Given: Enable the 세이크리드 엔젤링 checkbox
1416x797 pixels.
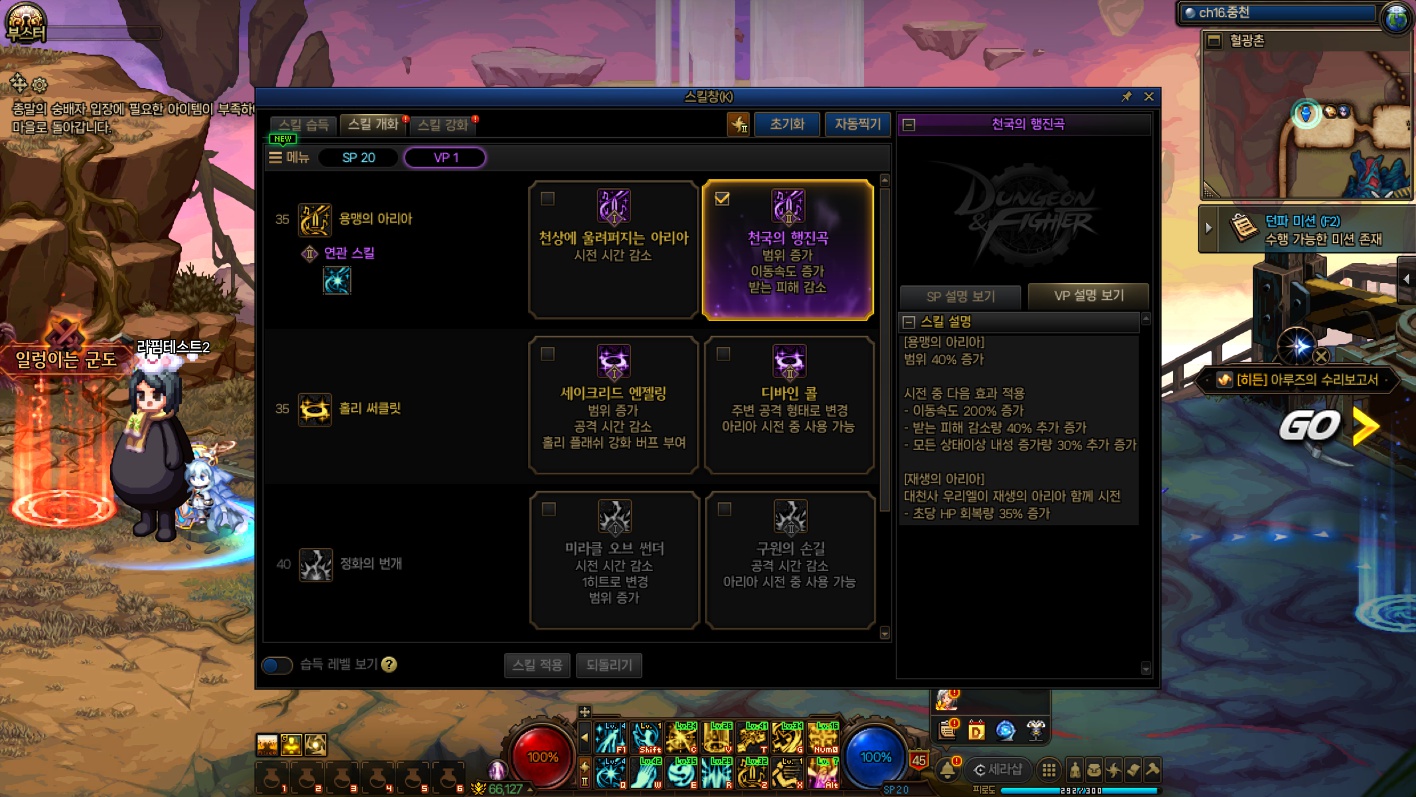Looking at the screenshot, I should pyautogui.click(x=547, y=354).
